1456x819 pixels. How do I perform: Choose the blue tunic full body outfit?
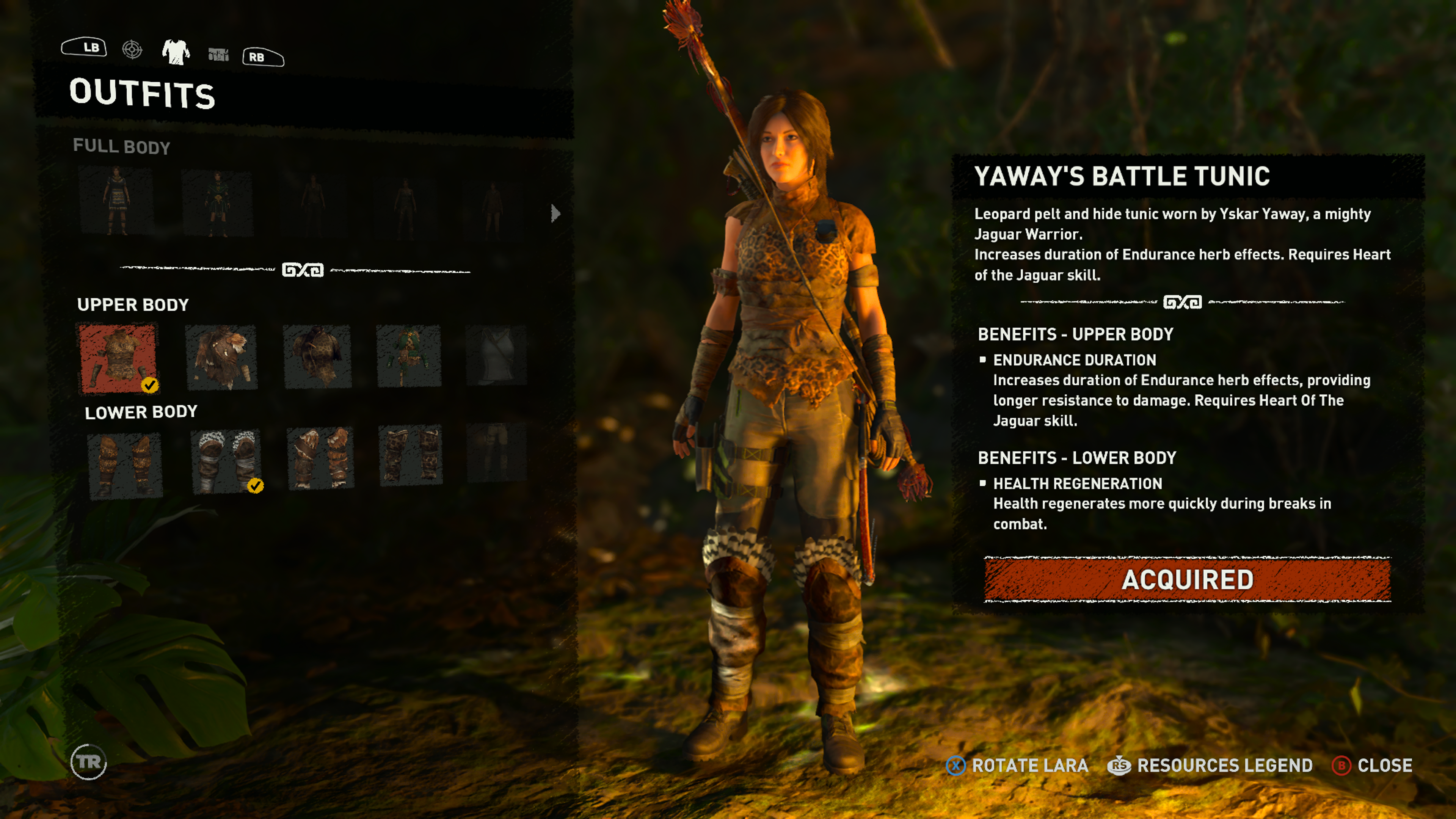116,201
